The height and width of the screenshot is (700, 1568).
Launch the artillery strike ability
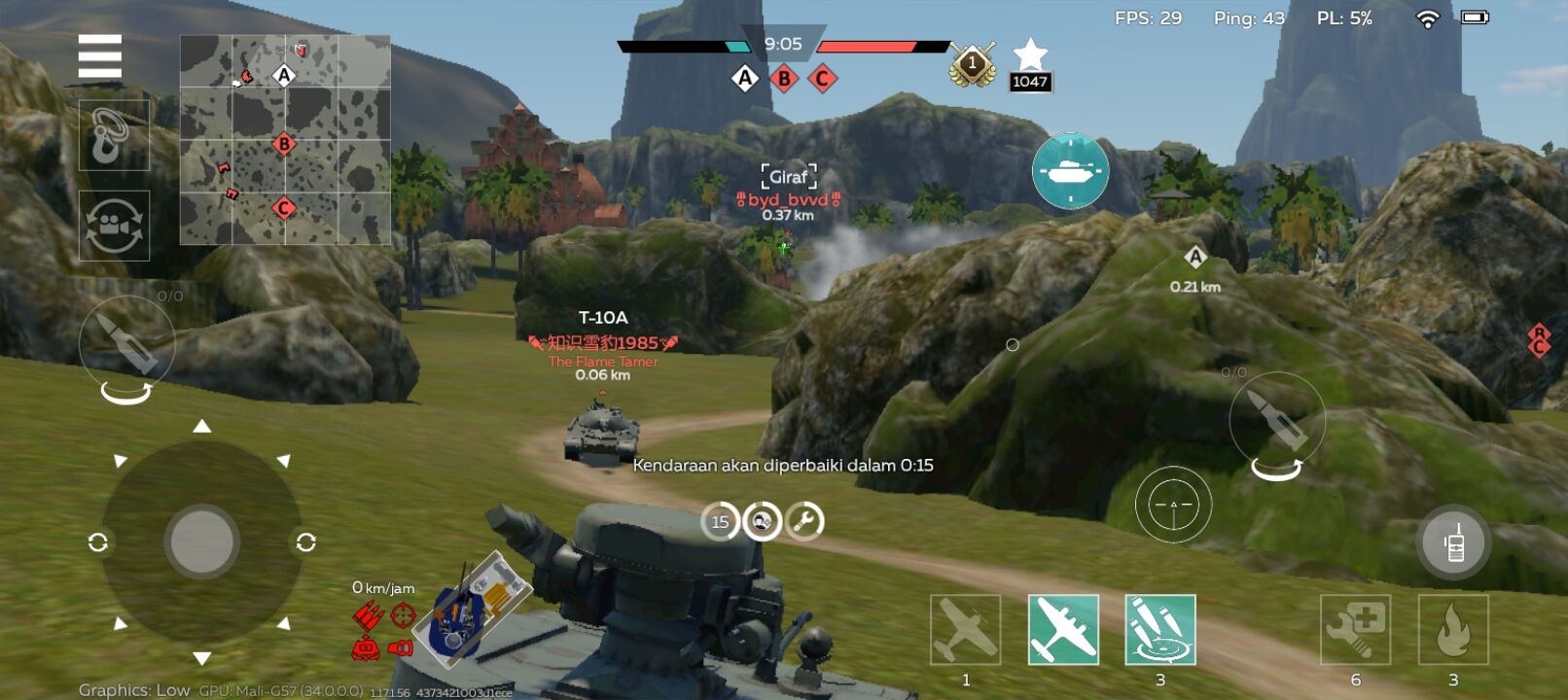1160,630
